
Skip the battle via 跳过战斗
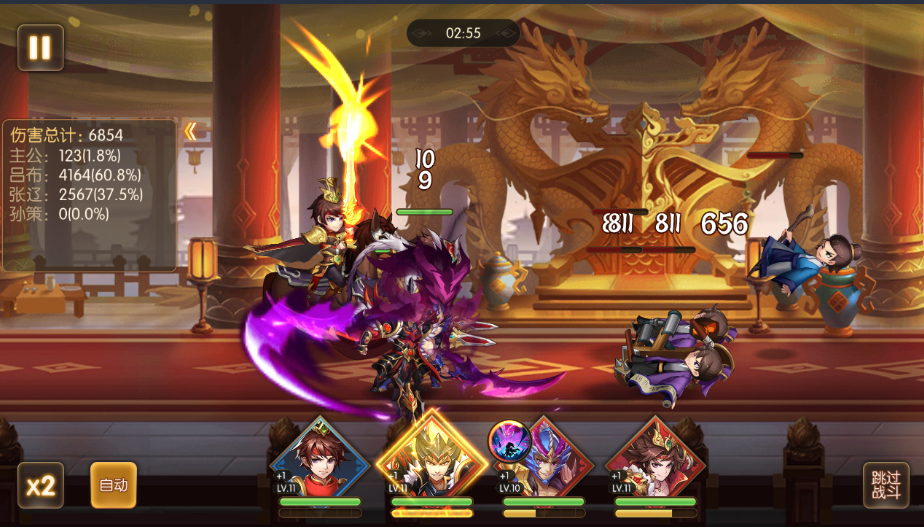point(886,485)
